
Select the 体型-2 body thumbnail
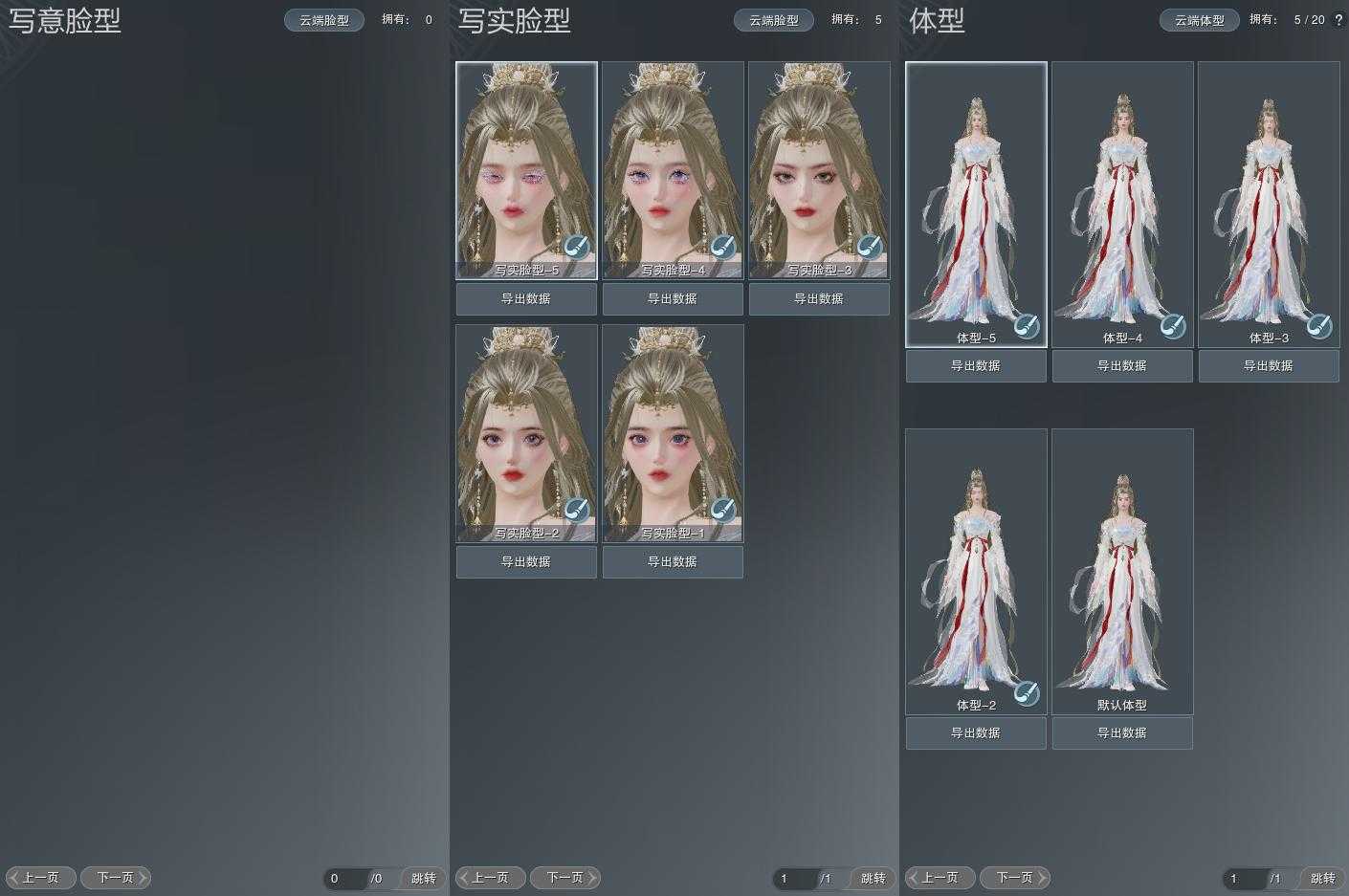[x=976, y=571]
